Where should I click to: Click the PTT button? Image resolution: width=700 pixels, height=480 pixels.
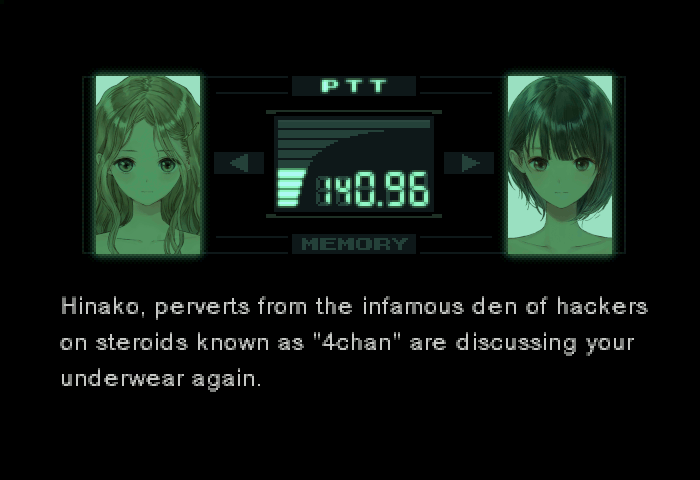click(353, 86)
